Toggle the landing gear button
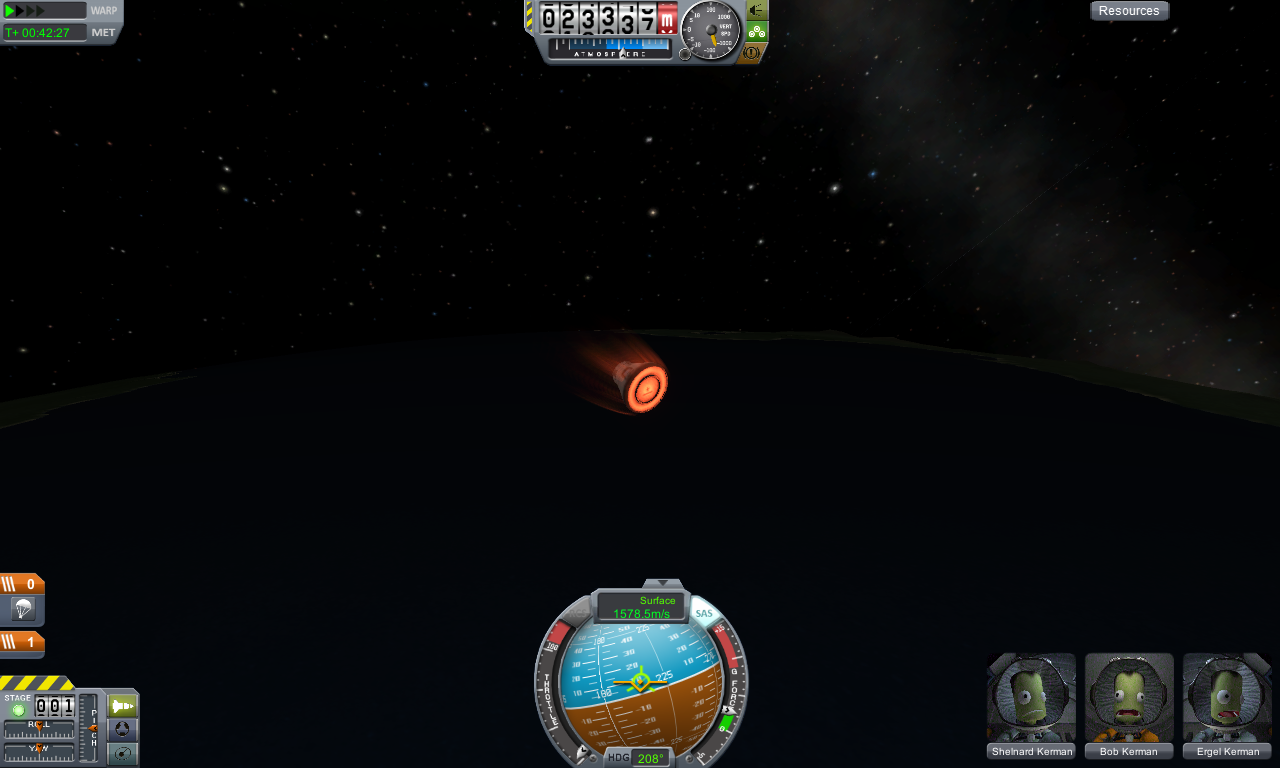 [756, 31]
